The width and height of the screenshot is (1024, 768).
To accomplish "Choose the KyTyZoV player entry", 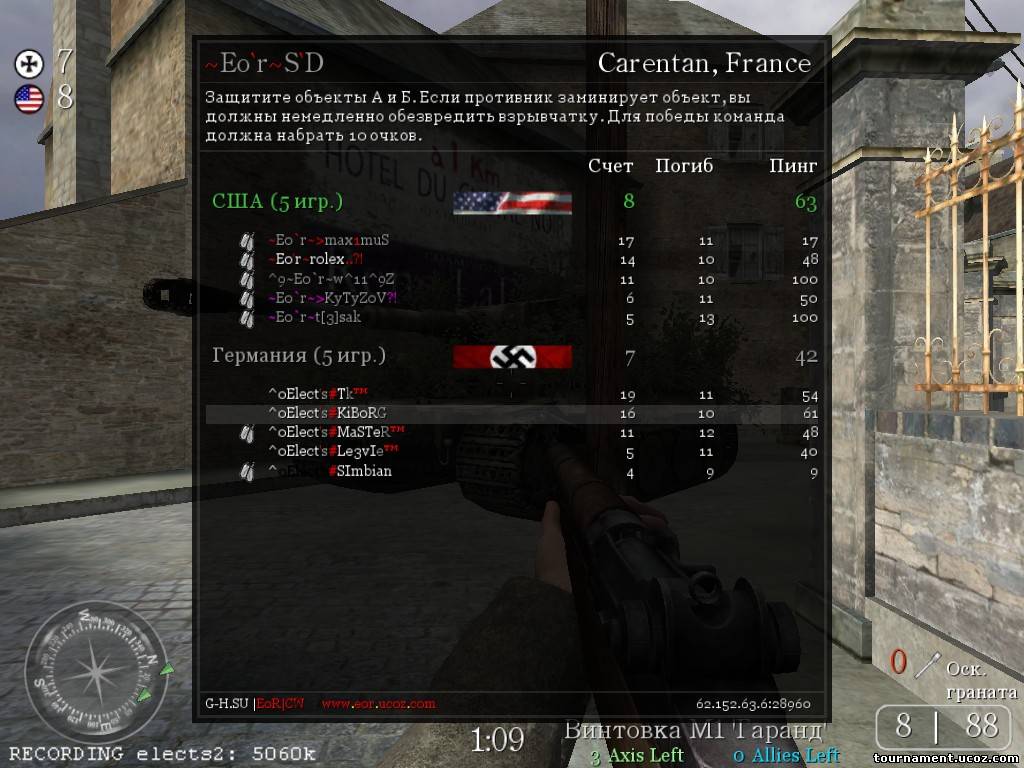I will pyautogui.click(x=332, y=298).
